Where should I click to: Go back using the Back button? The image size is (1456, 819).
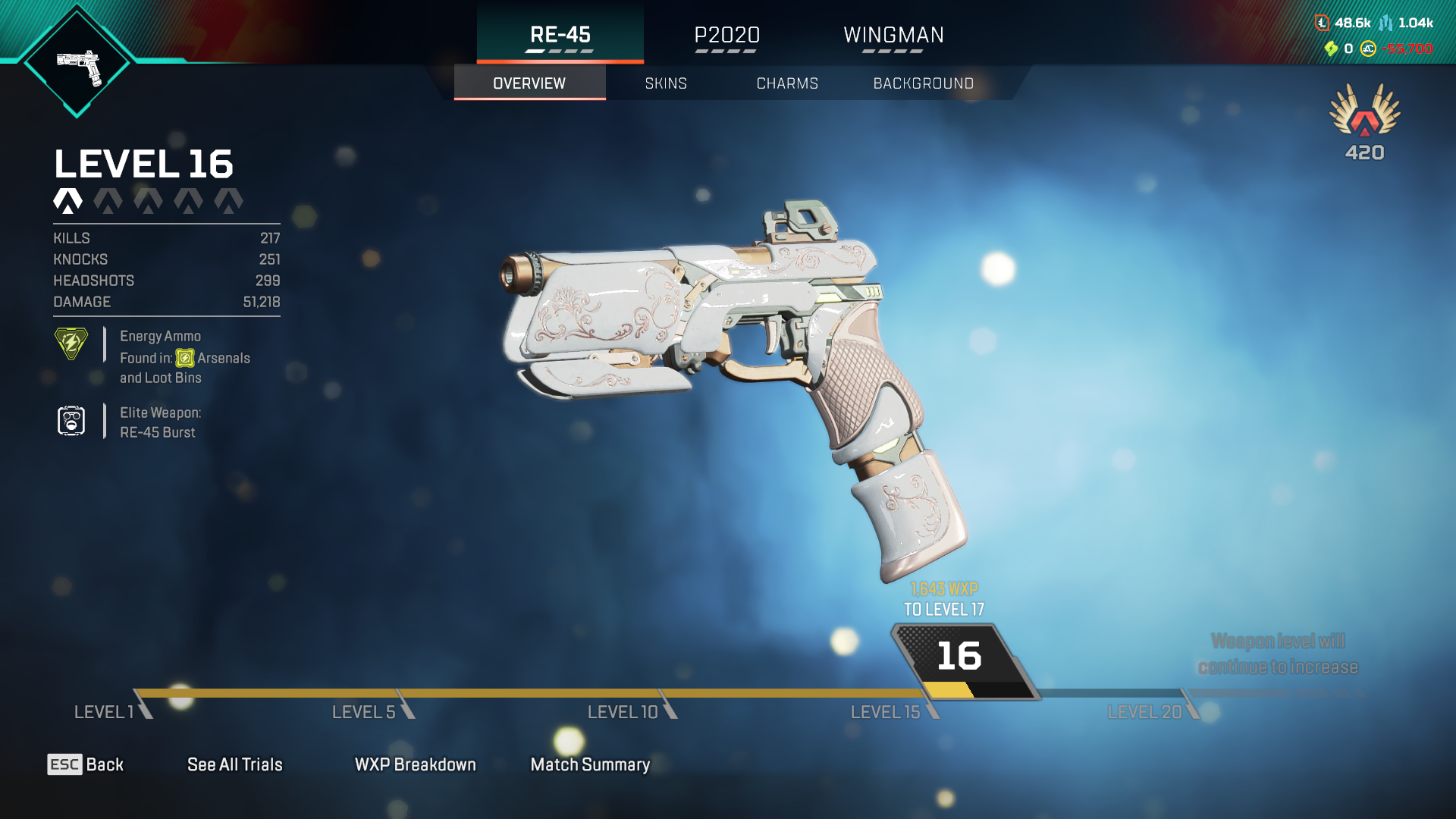point(86,764)
